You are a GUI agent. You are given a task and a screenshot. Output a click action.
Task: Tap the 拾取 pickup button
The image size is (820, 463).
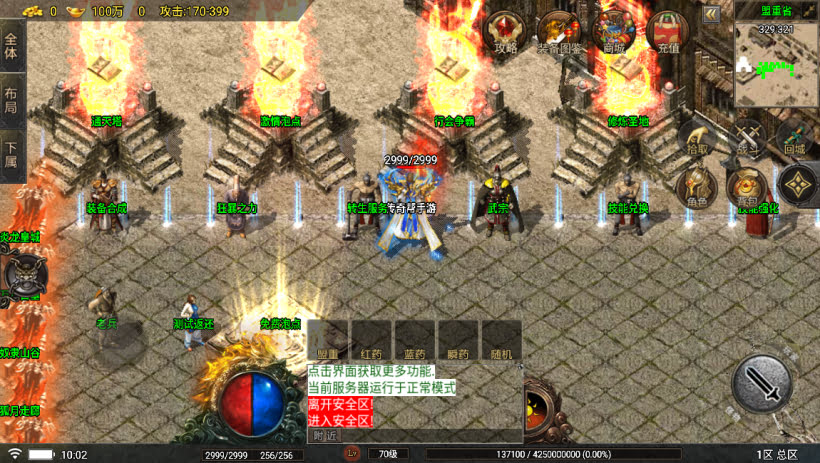[x=697, y=138]
